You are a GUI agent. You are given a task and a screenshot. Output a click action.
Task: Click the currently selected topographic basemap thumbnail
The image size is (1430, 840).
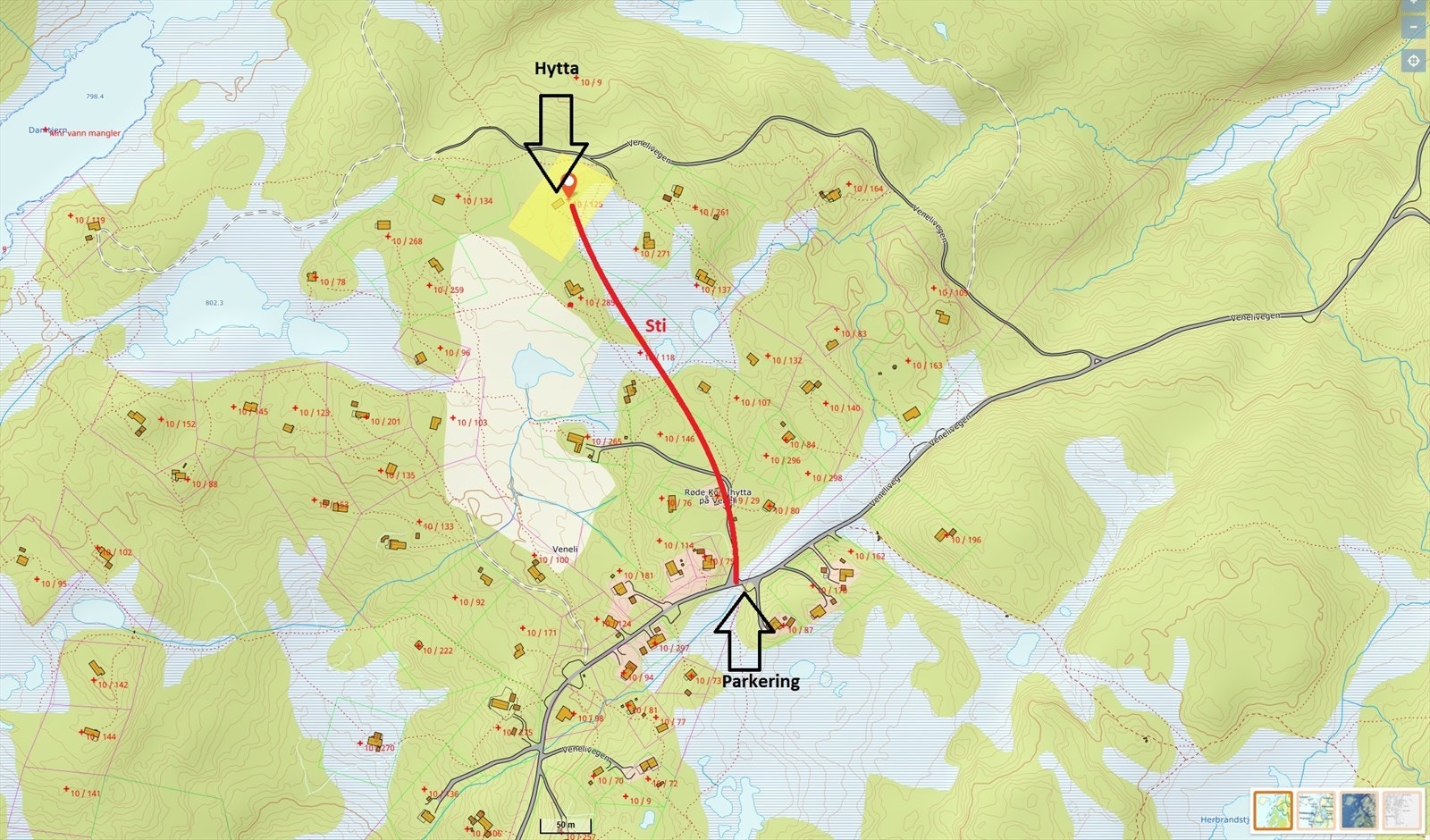[x=1273, y=811]
